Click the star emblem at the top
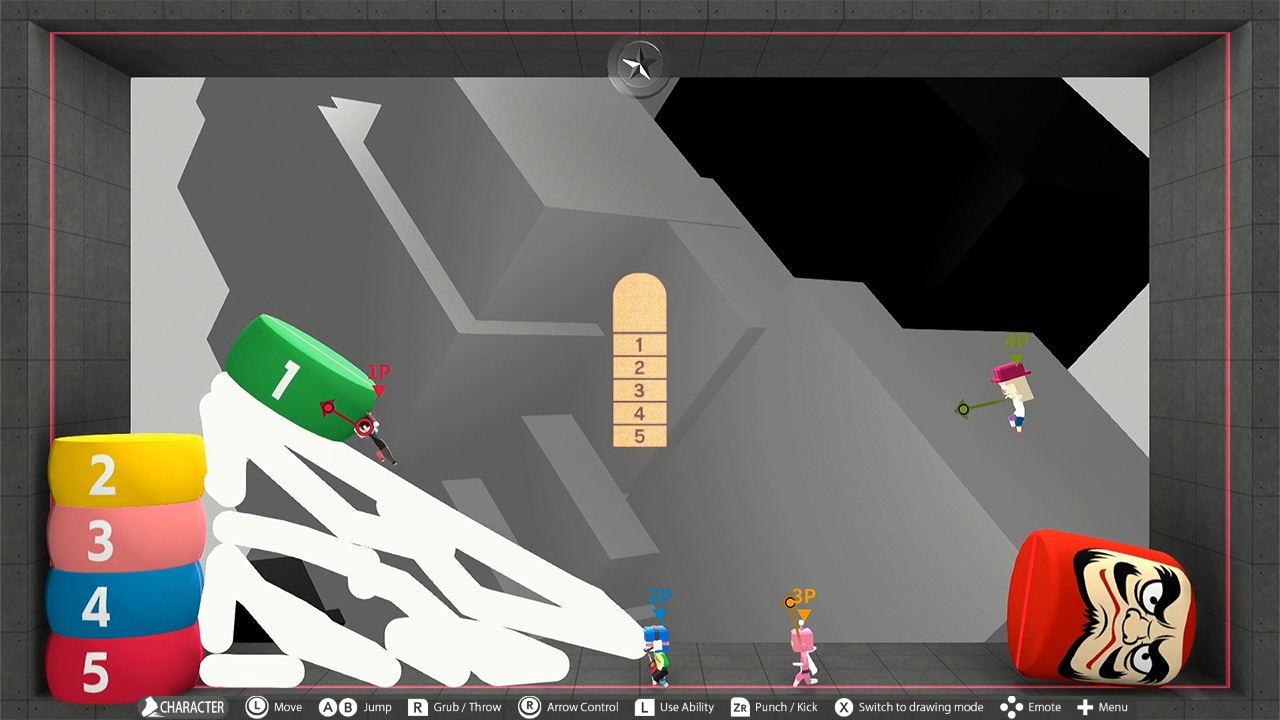Viewport: 1280px width, 720px height. [x=637, y=63]
